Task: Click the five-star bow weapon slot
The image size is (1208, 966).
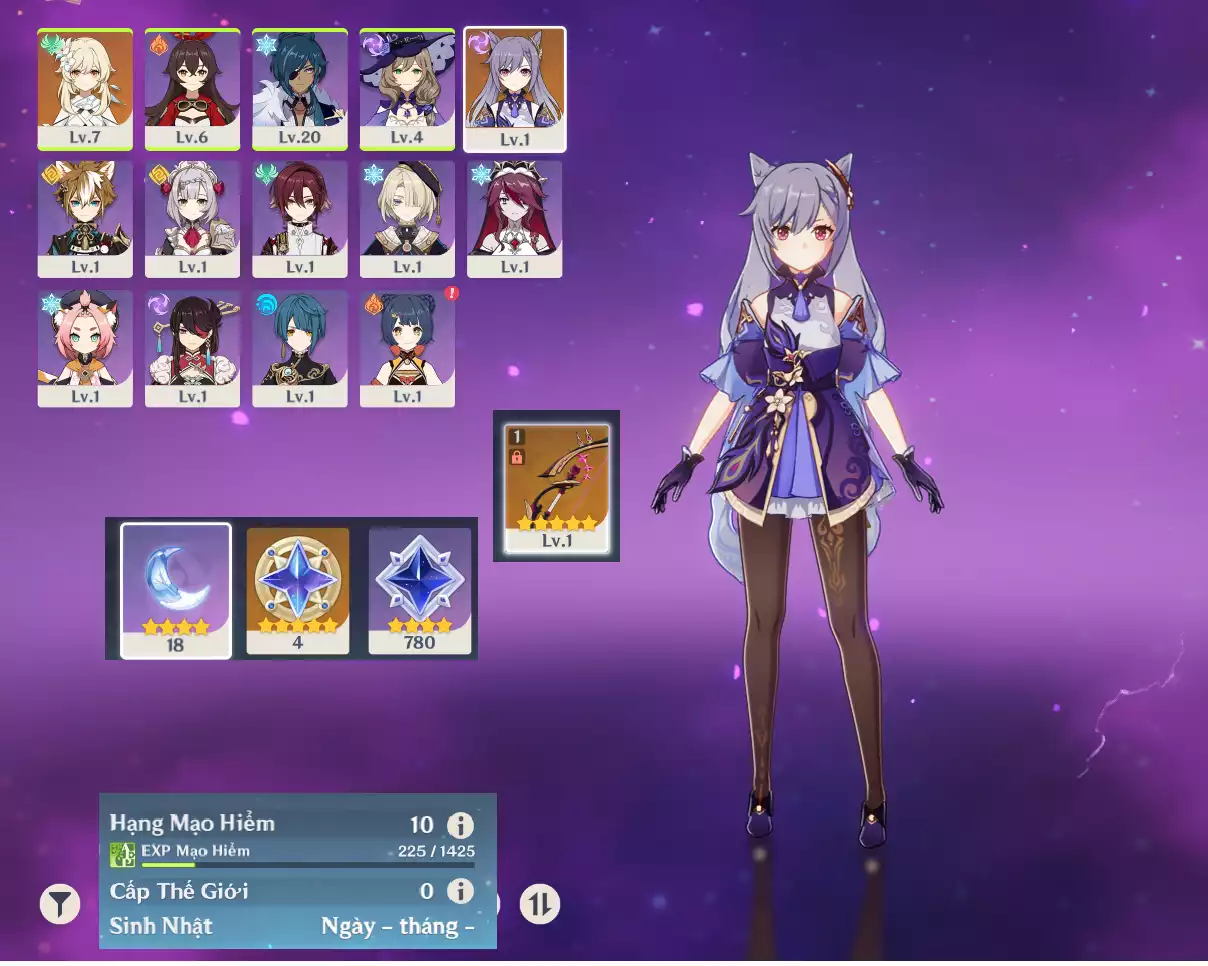Action: pos(557,487)
